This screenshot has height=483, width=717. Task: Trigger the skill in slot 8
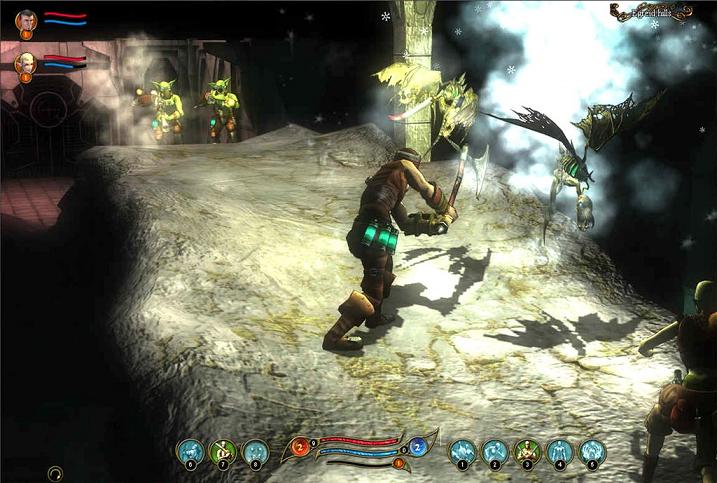pyautogui.click(x=256, y=452)
